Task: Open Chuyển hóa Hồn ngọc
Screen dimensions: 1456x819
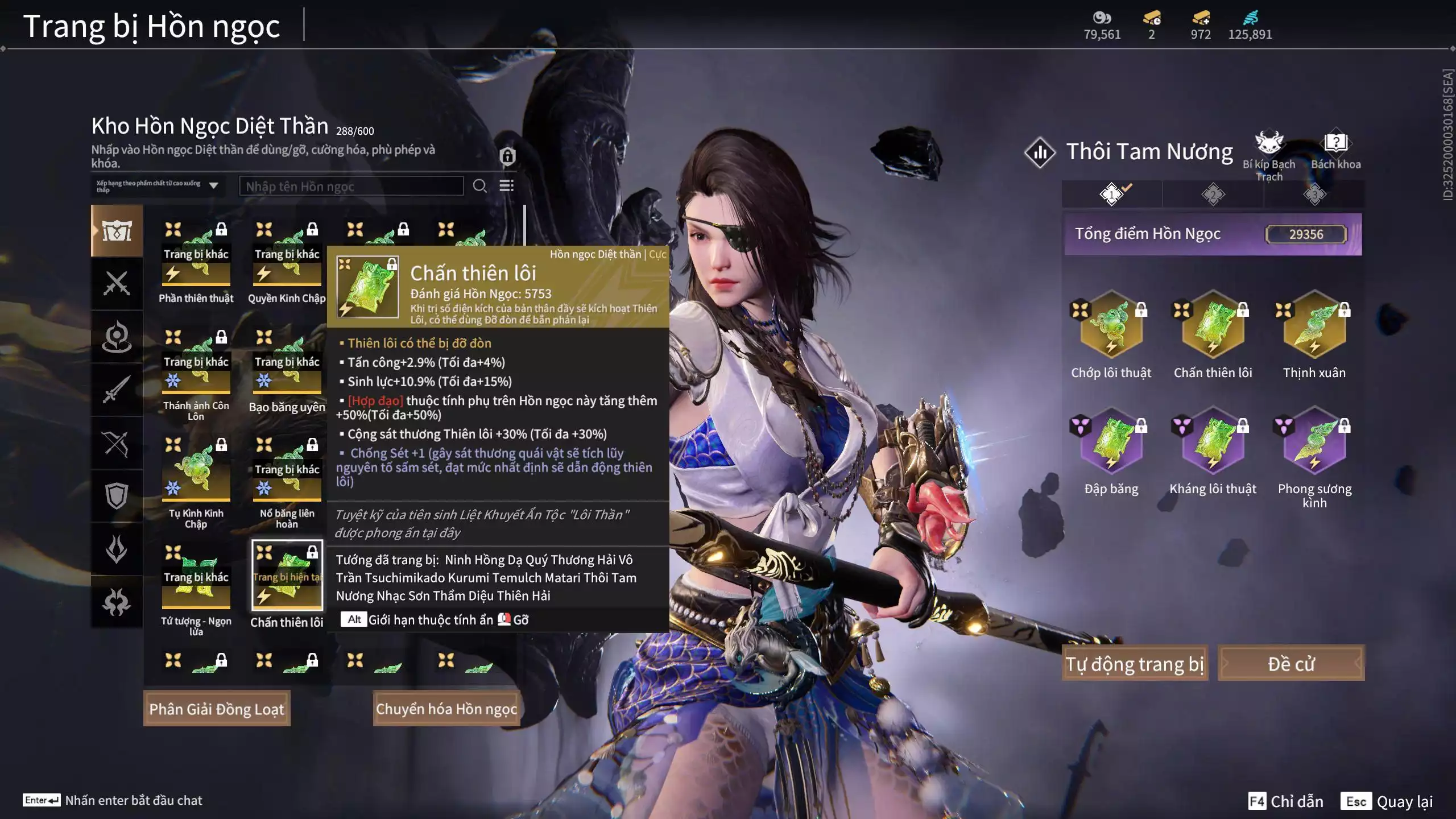Action: pyautogui.click(x=446, y=709)
